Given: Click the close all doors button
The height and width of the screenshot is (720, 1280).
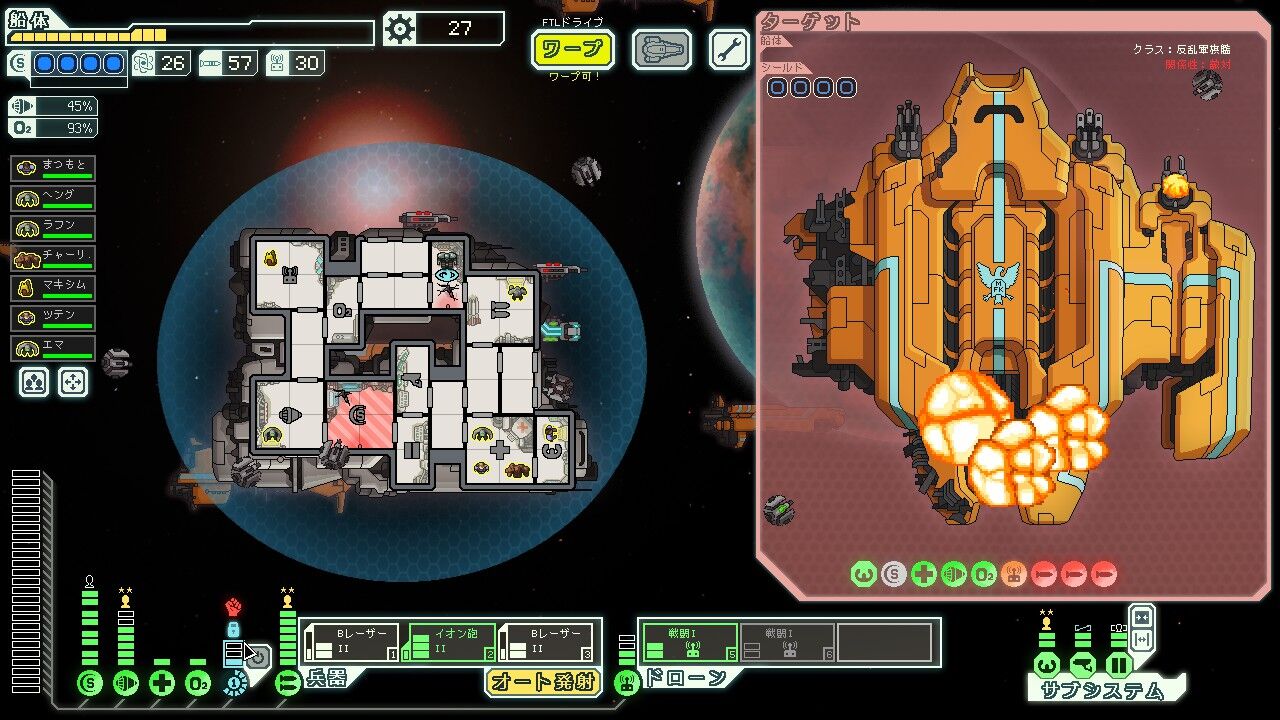Looking at the screenshot, I should (x=1141, y=617).
